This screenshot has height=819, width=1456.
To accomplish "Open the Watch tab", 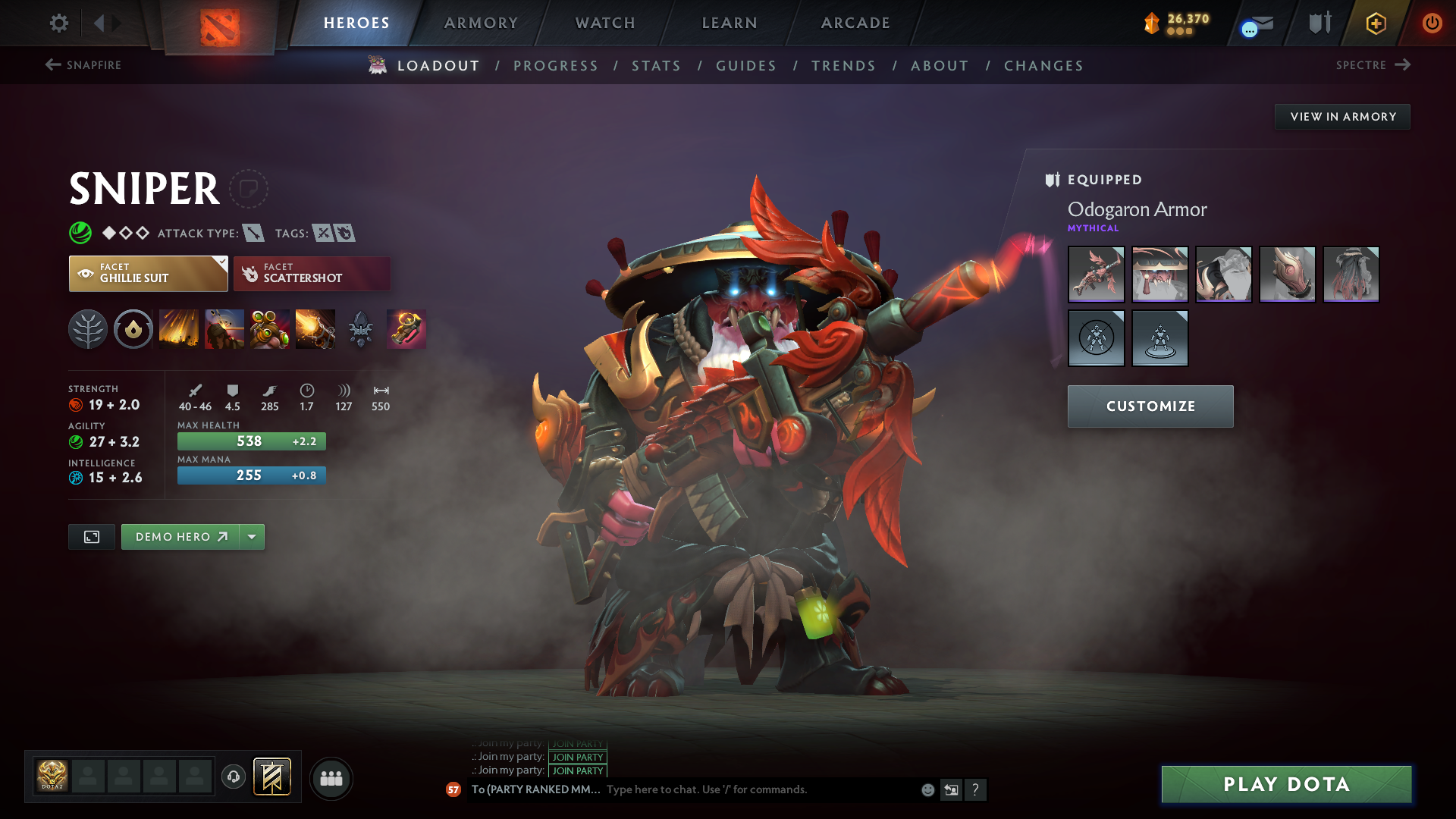I will click(605, 24).
